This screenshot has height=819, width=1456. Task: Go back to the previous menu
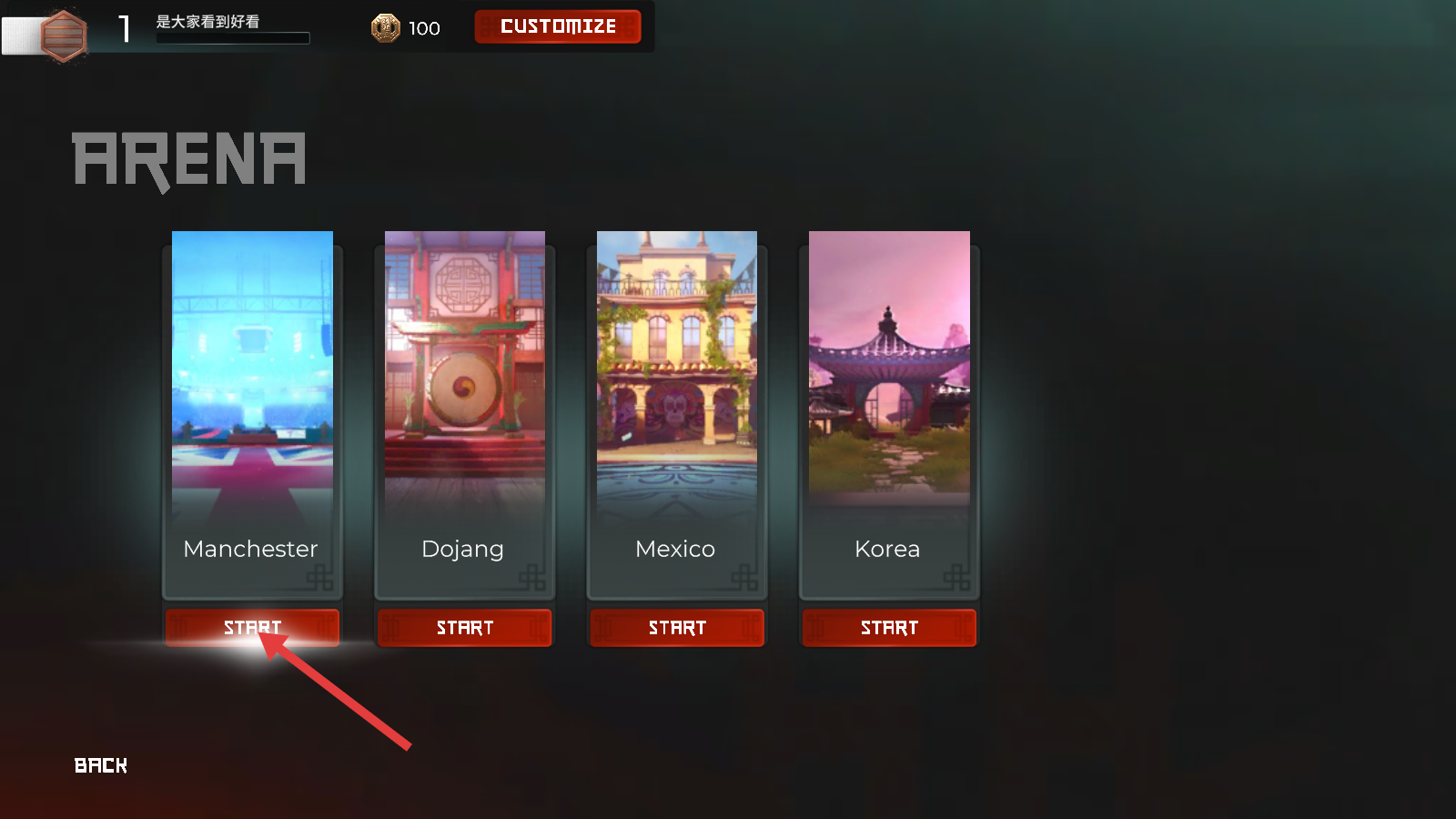click(101, 765)
